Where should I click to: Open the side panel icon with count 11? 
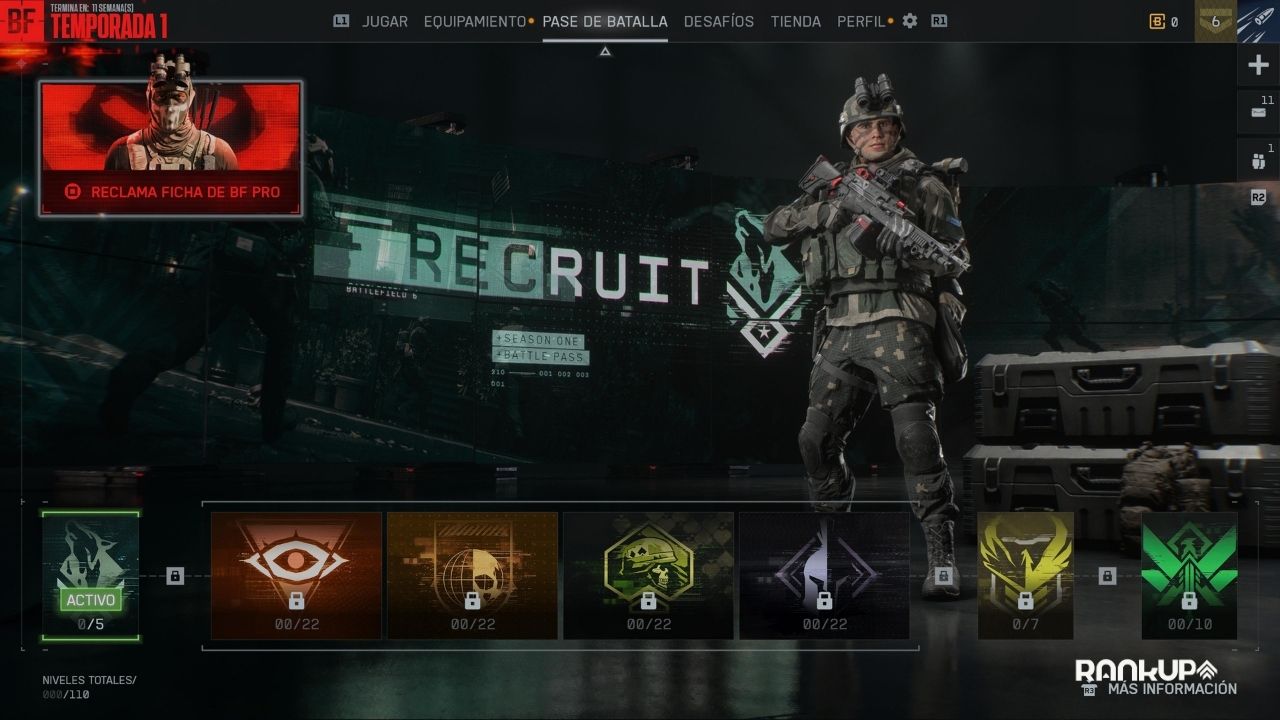[x=1258, y=113]
